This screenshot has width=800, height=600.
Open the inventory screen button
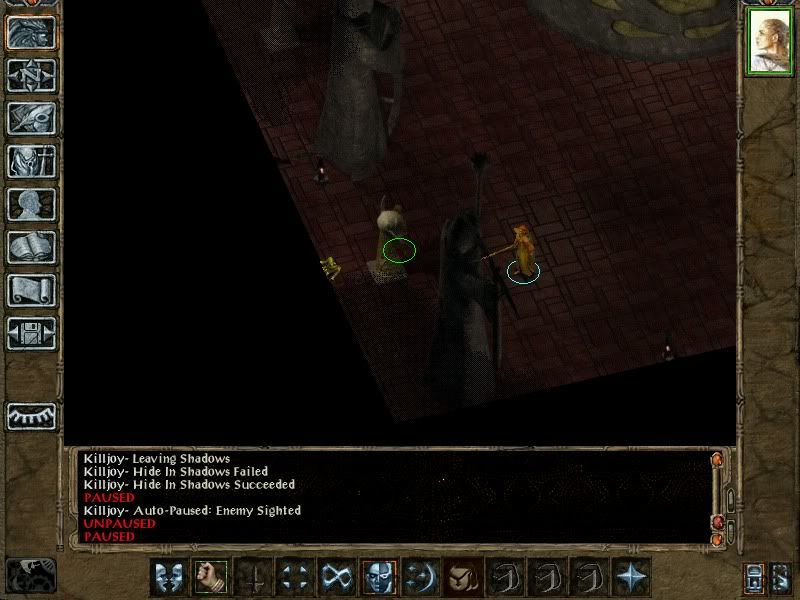(x=31, y=162)
